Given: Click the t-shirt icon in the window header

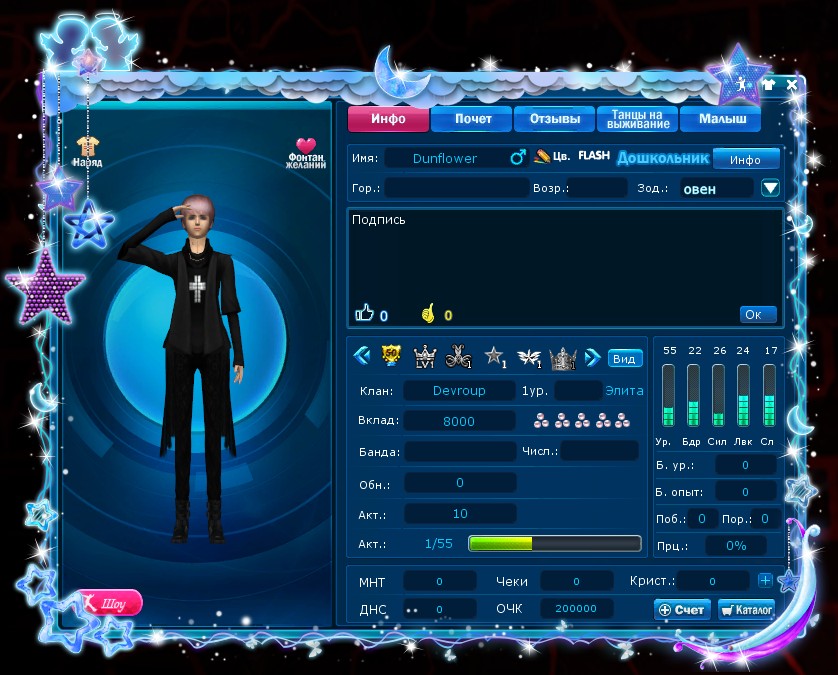Looking at the screenshot, I should pos(769,85).
